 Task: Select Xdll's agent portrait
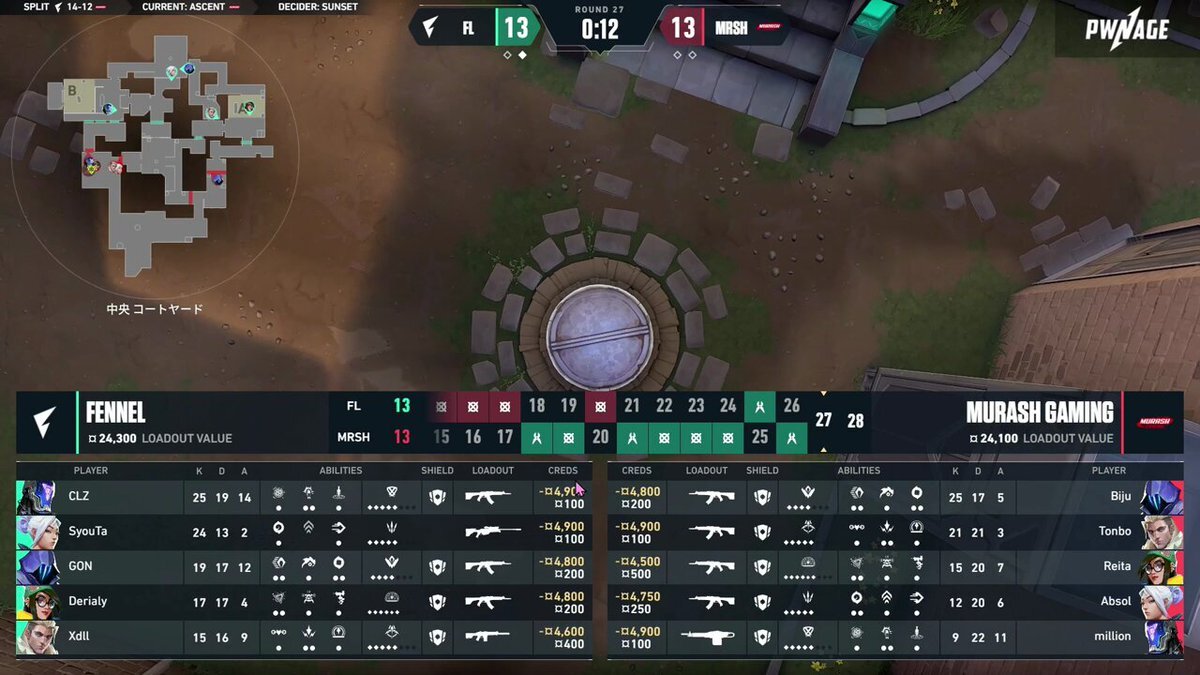pyautogui.click(x=34, y=636)
